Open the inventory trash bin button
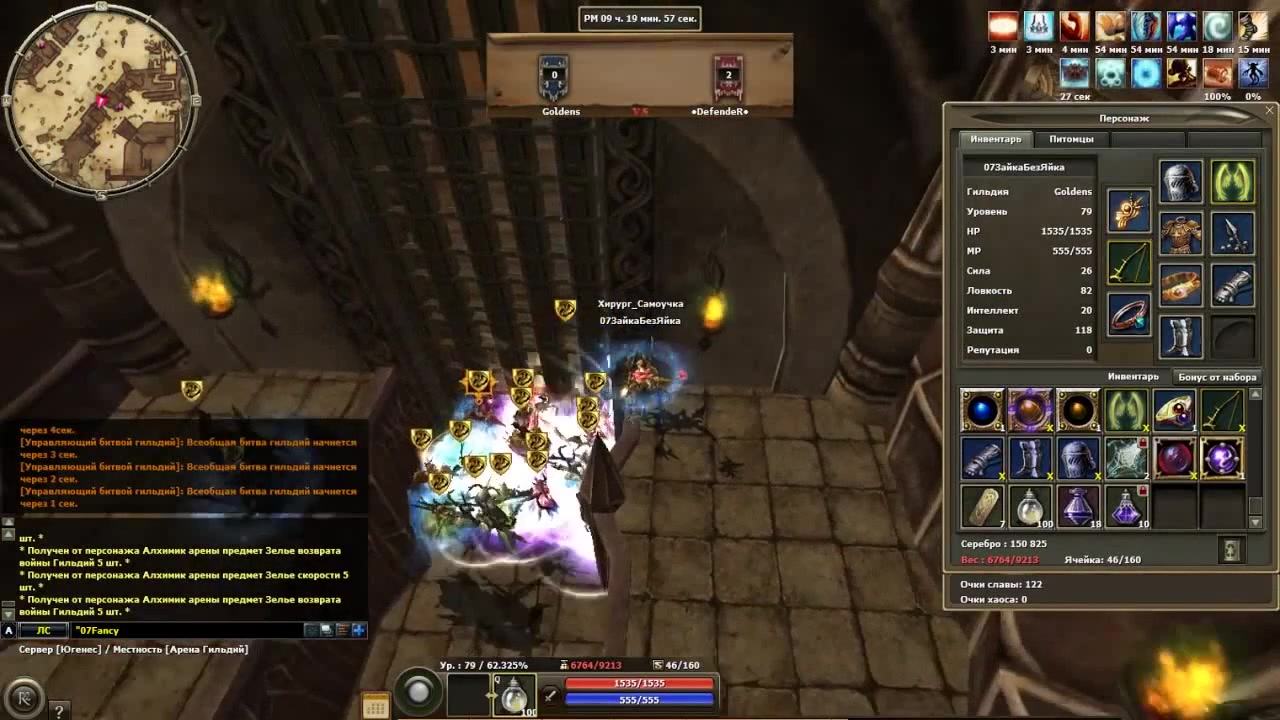 tap(1231, 549)
